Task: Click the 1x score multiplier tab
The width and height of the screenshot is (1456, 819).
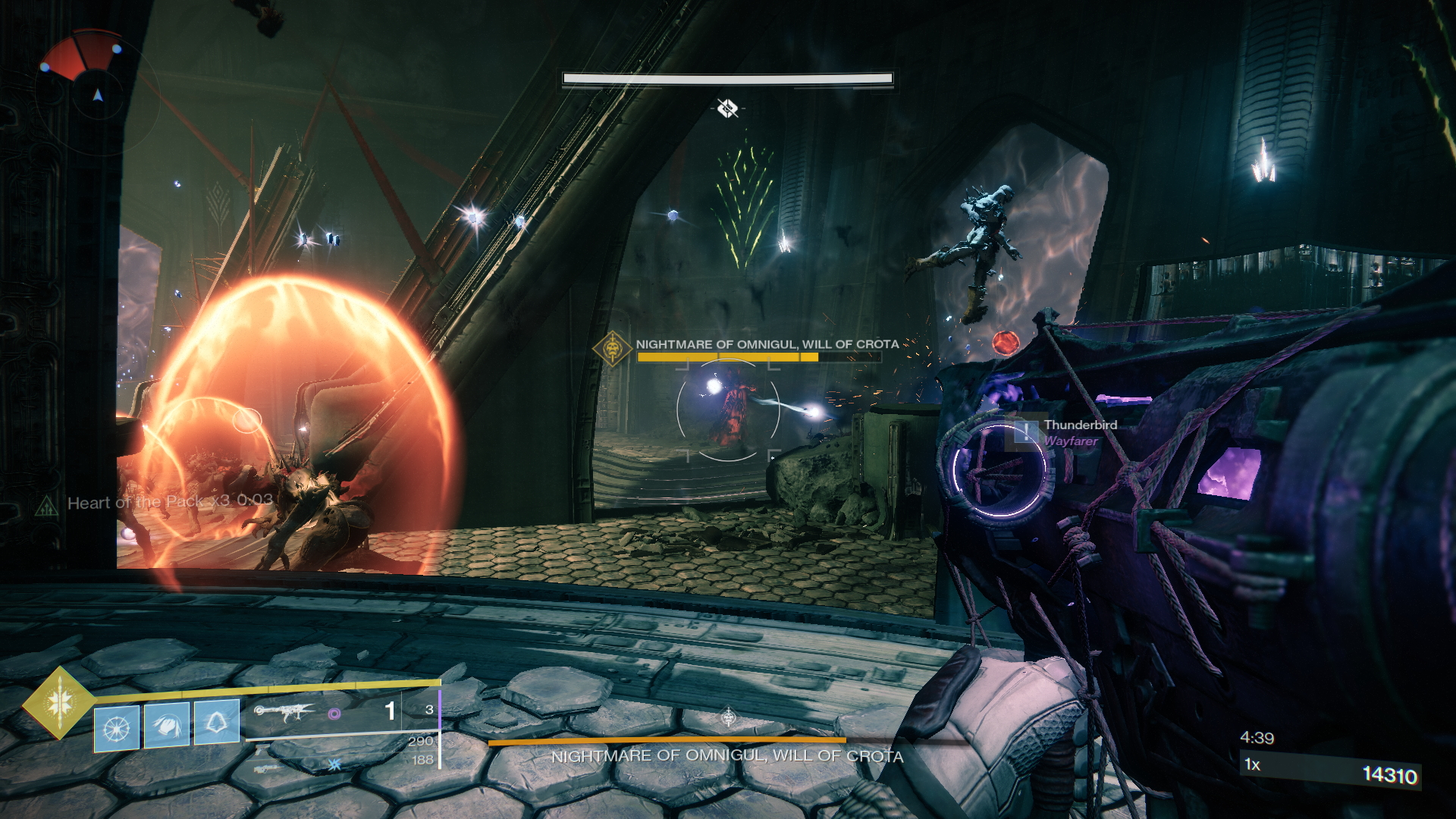Action: (x=1252, y=764)
